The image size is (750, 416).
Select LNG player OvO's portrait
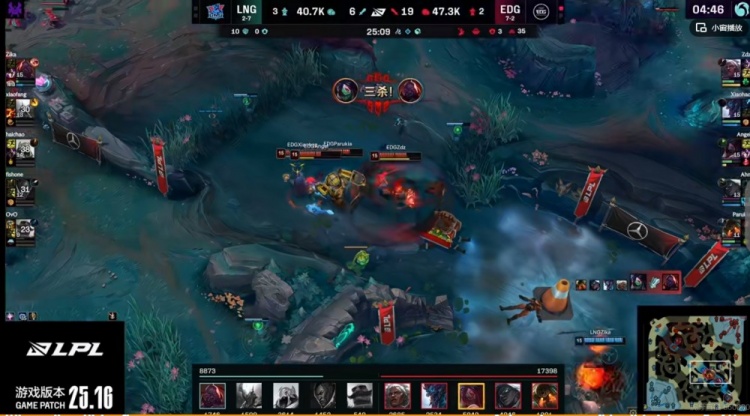point(16,227)
